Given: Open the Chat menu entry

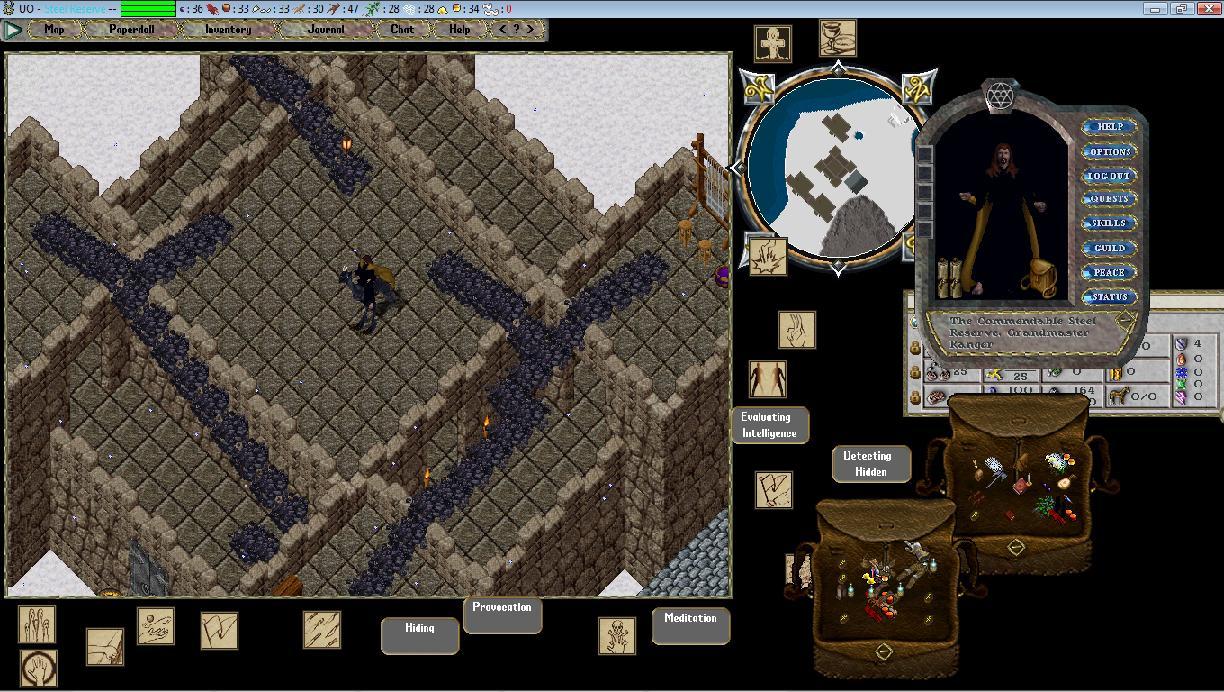Looking at the screenshot, I should pos(402,29).
